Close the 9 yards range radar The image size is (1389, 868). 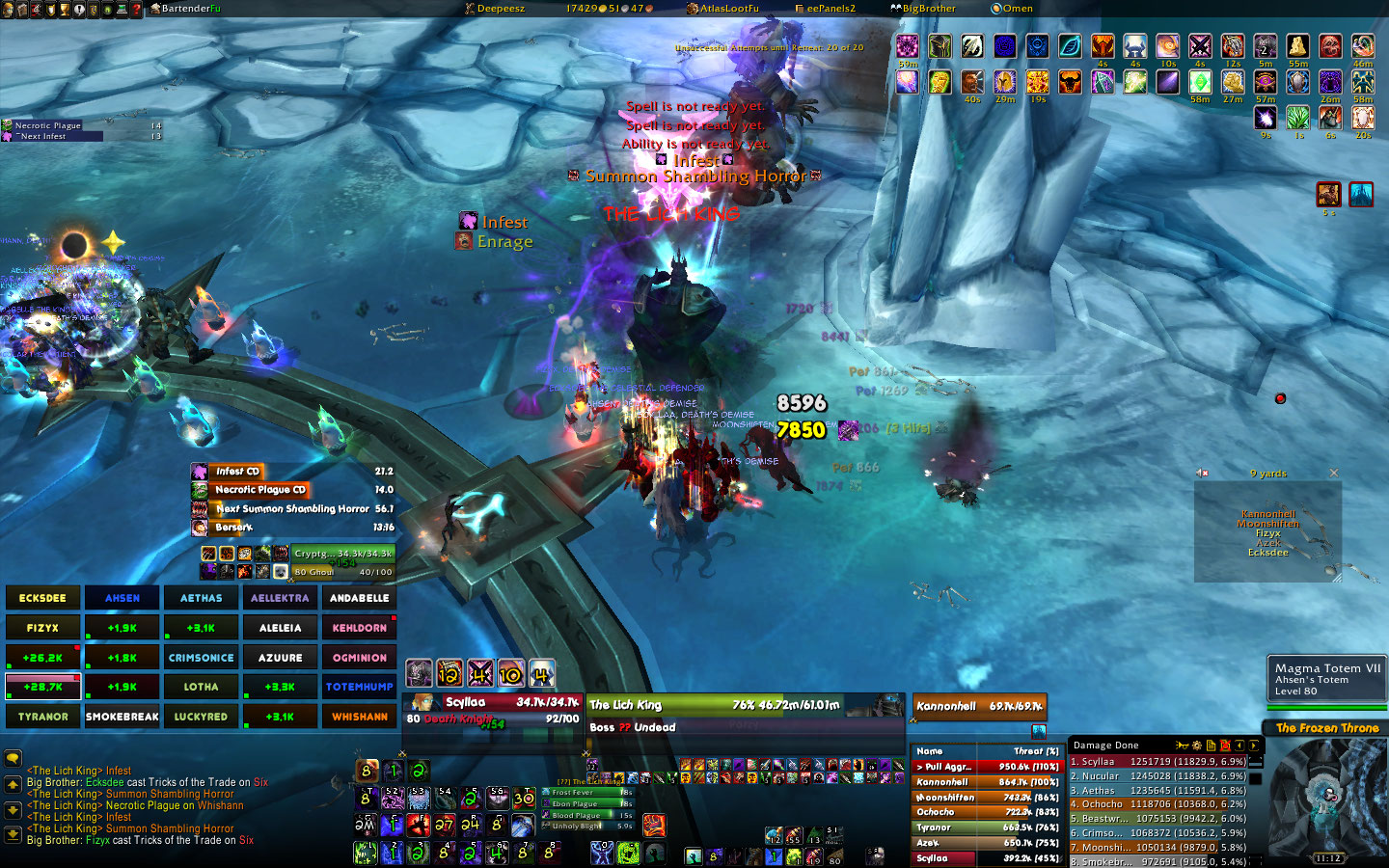1334,474
